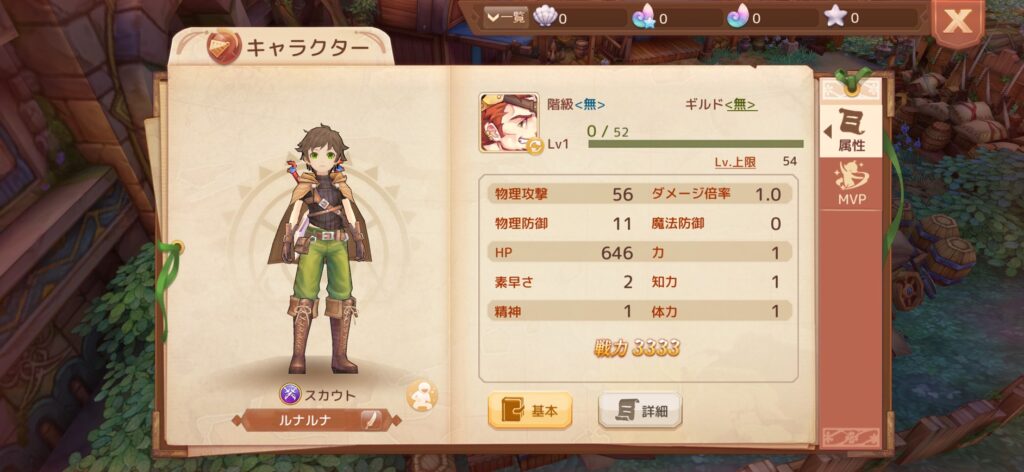Tap the round character pose icon
The width and height of the screenshot is (1024, 472).
point(421,395)
